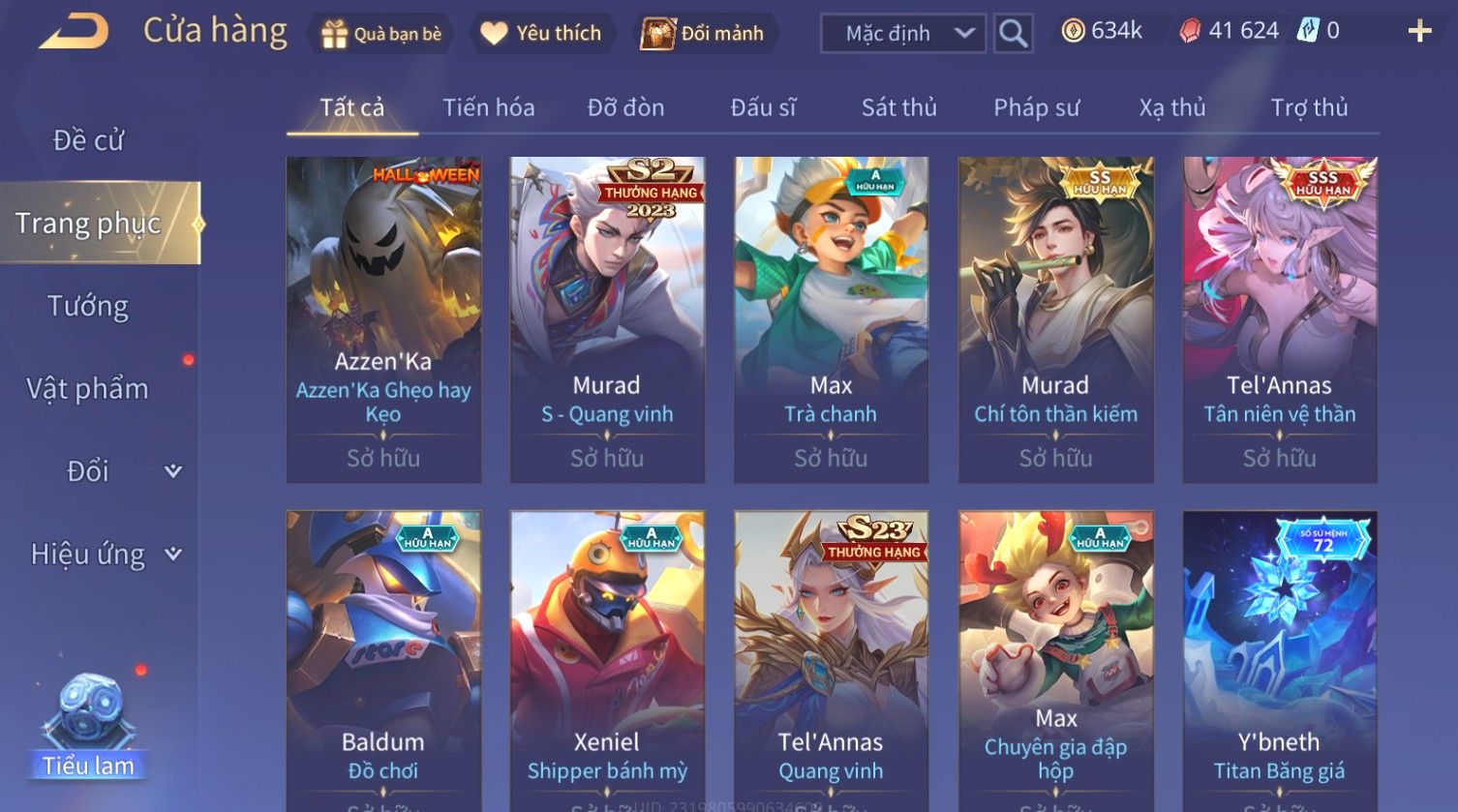Choose the Trợ thủ support tab
Screen dimensions: 1458x812
click(1309, 107)
